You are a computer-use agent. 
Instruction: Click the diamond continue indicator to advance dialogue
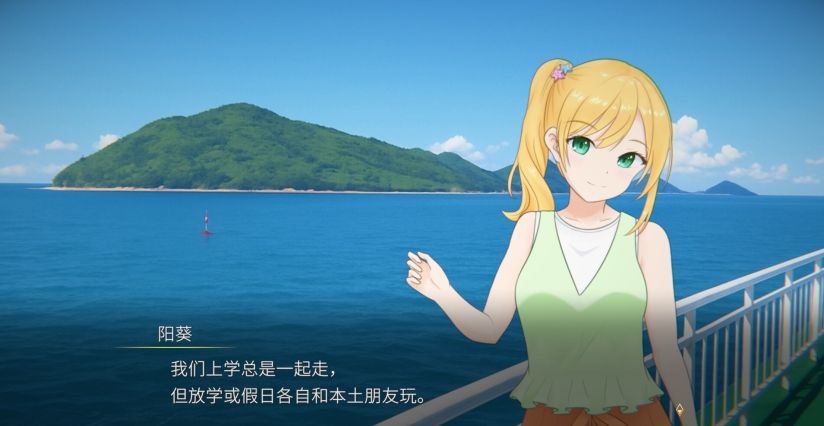(680, 408)
